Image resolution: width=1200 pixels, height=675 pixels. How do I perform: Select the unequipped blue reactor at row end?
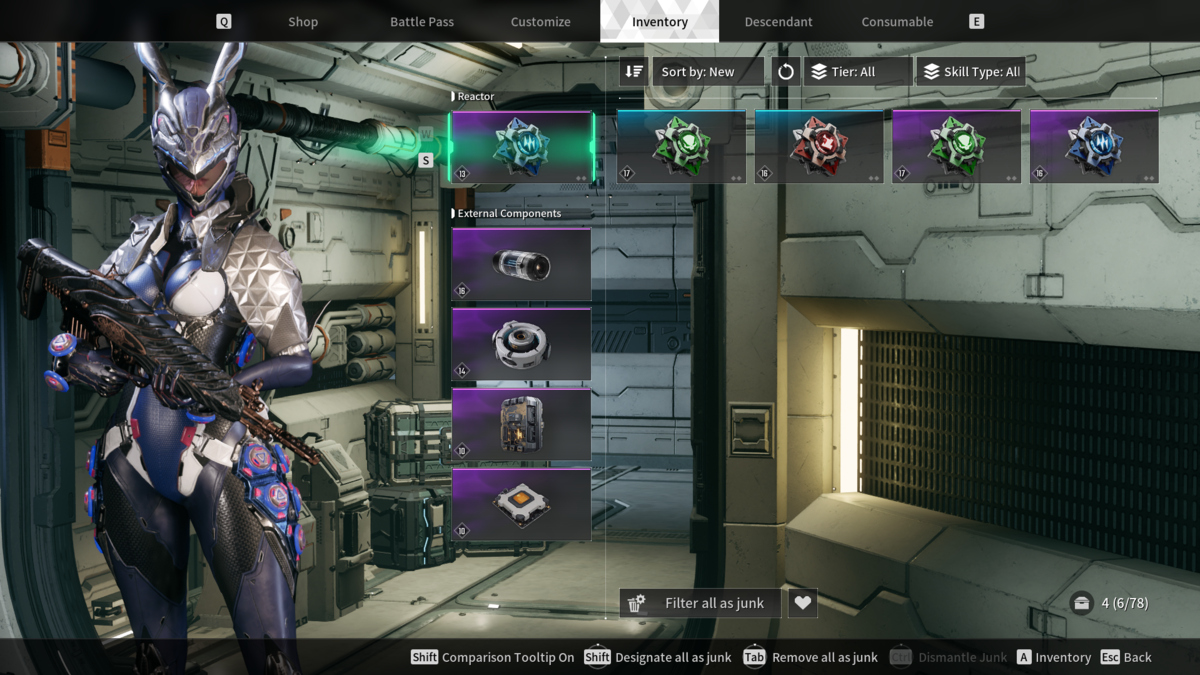pos(1094,147)
